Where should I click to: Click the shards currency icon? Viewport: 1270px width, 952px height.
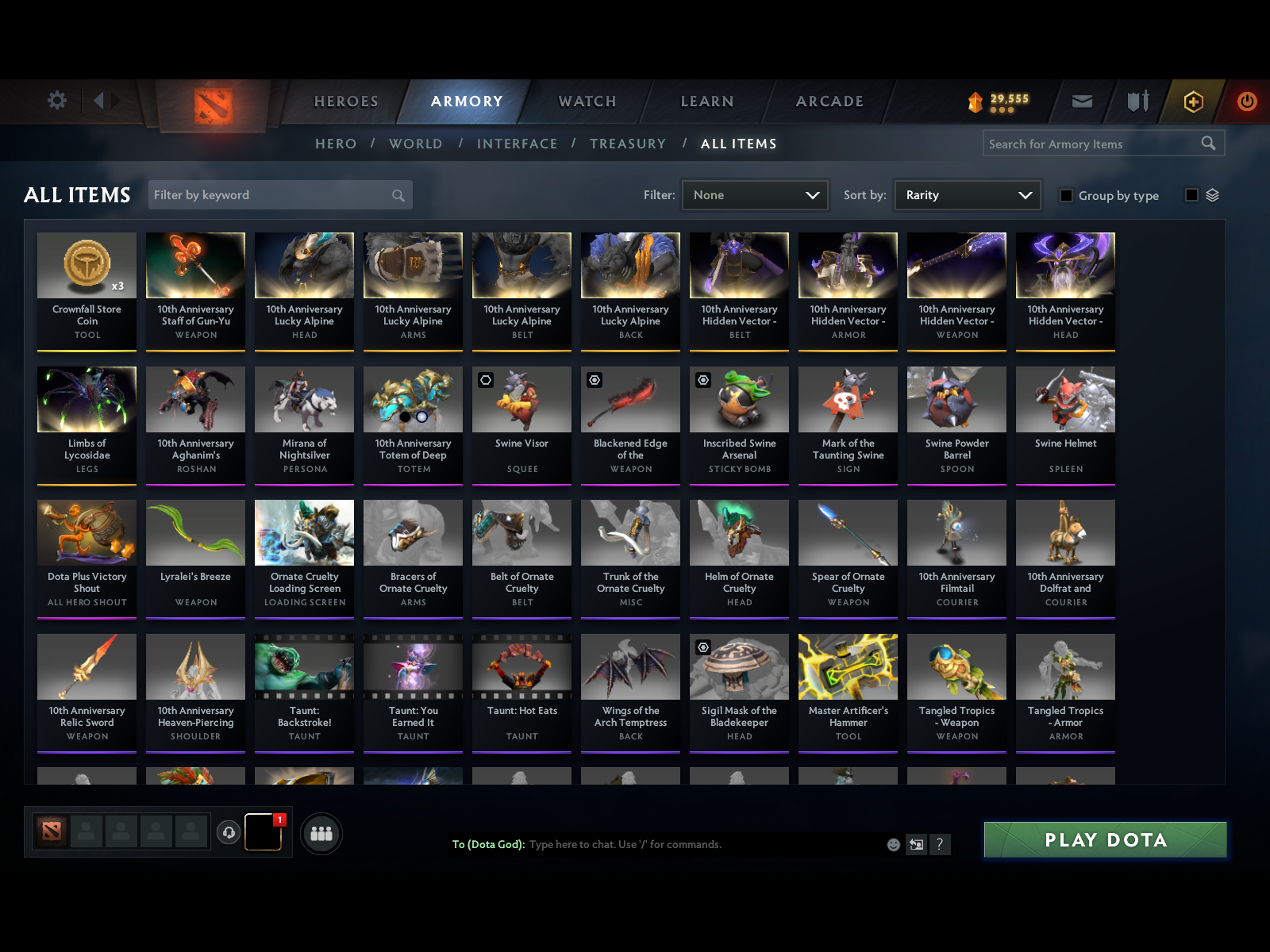(x=975, y=102)
